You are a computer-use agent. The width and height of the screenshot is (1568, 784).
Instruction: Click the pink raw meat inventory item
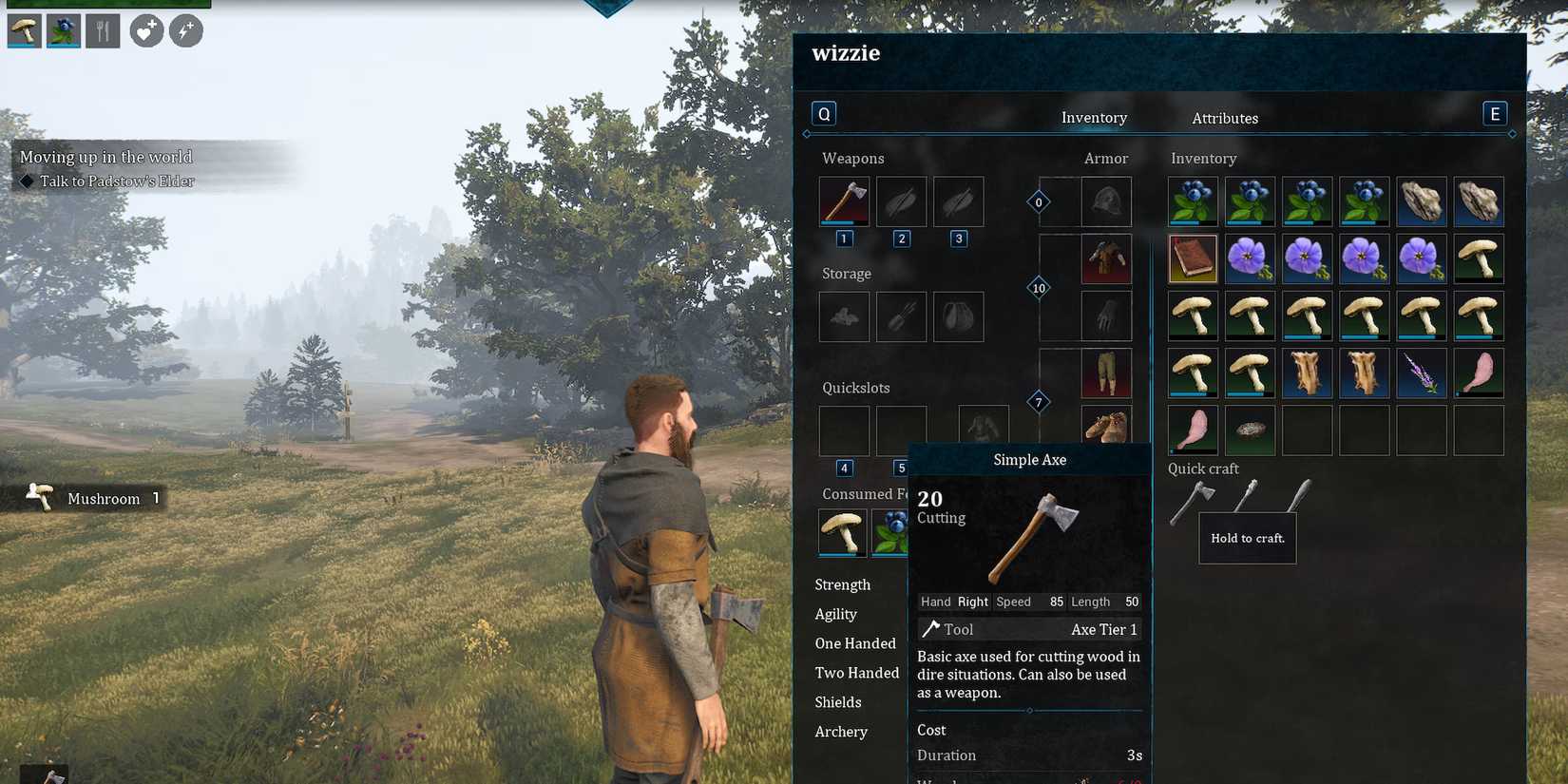(1478, 373)
